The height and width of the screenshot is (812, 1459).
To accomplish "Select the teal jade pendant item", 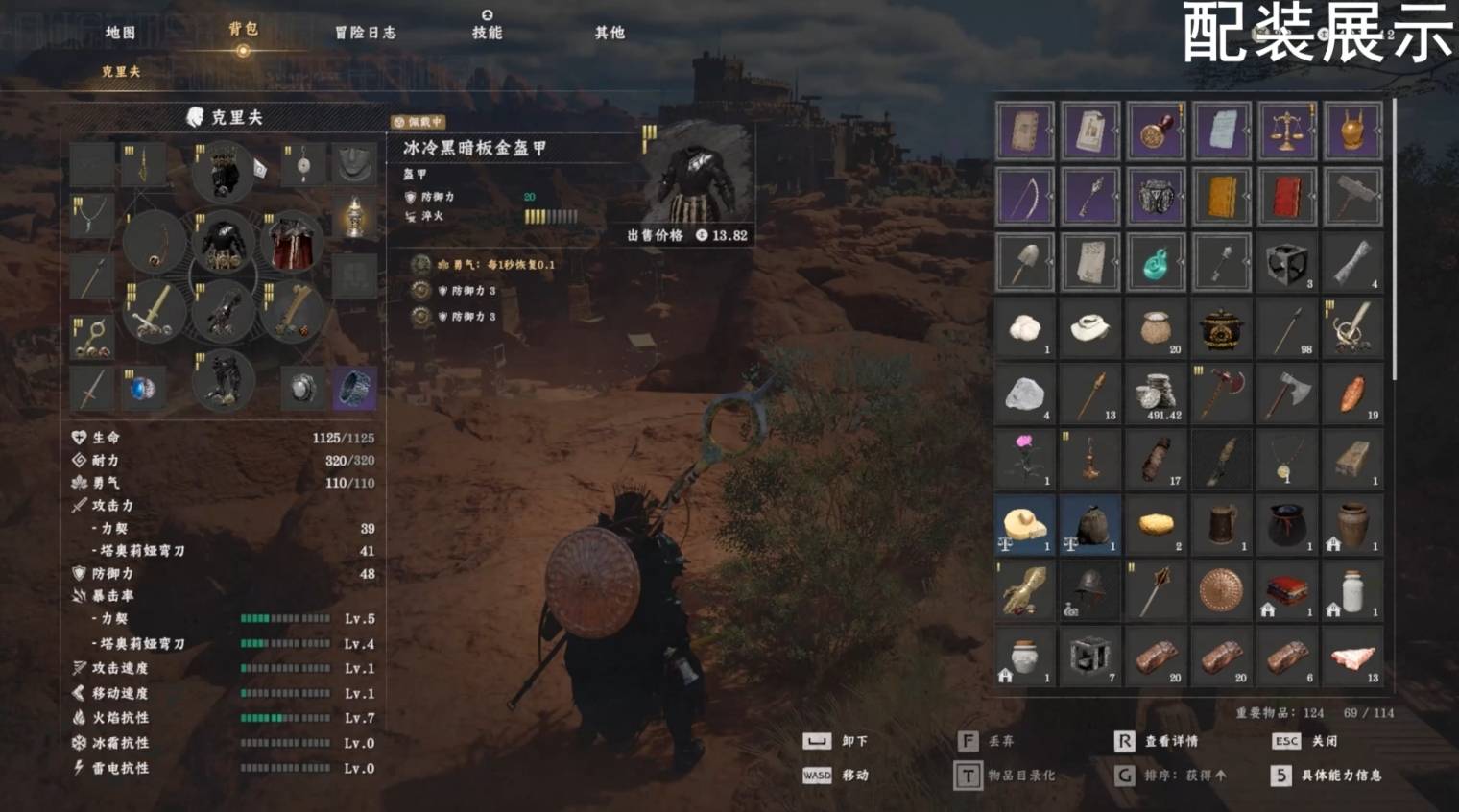I will click(x=1156, y=262).
